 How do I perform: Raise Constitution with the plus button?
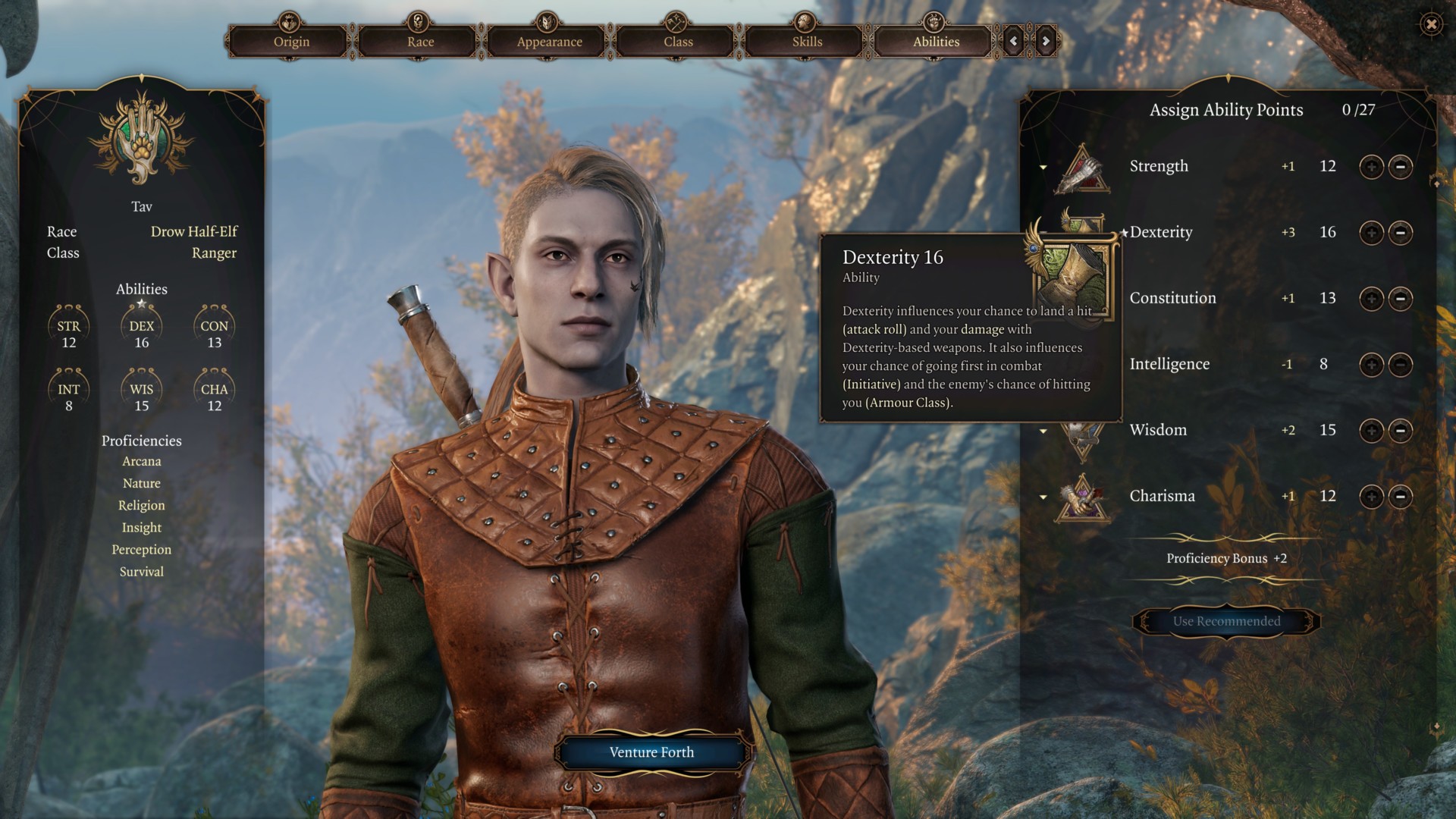(1371, 299)
